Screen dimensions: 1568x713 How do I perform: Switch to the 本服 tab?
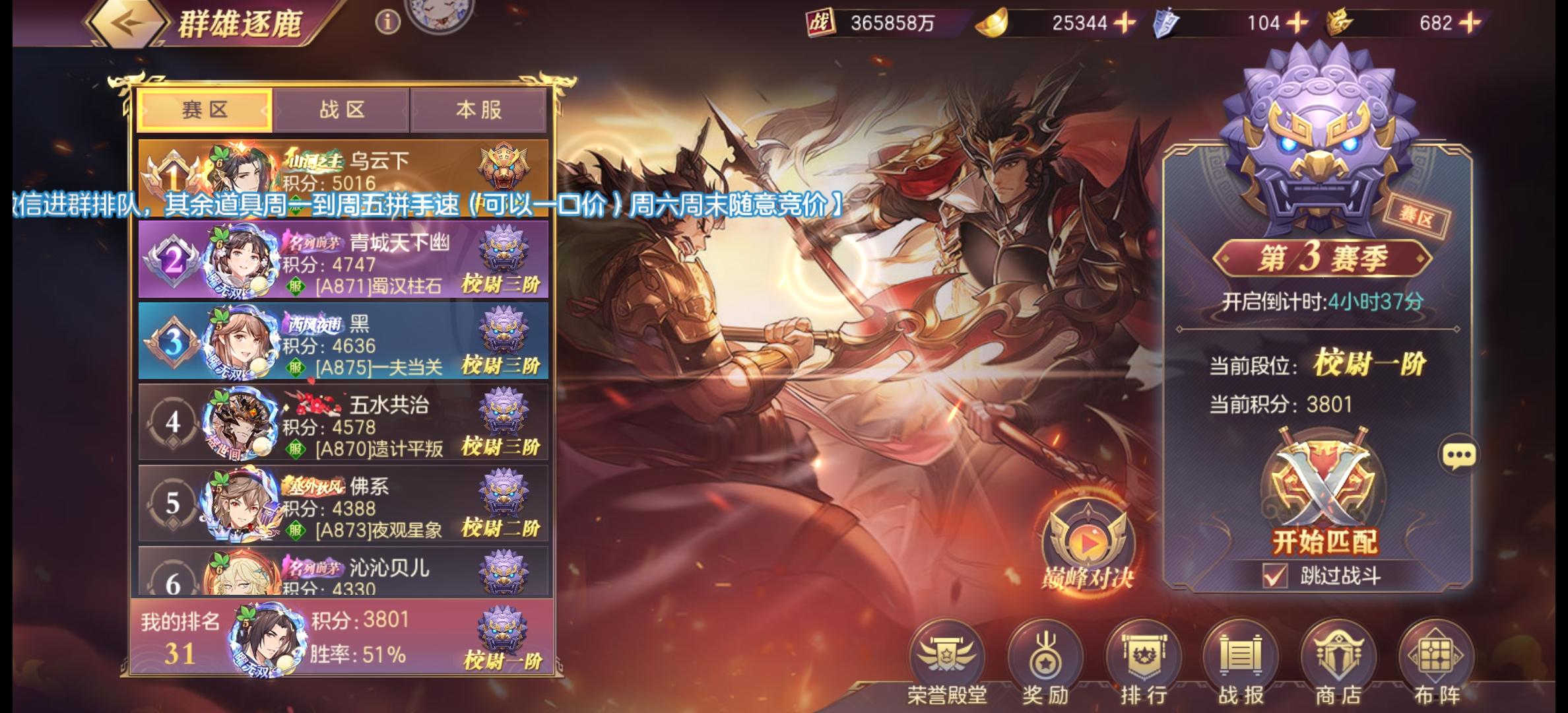point(478,110)
